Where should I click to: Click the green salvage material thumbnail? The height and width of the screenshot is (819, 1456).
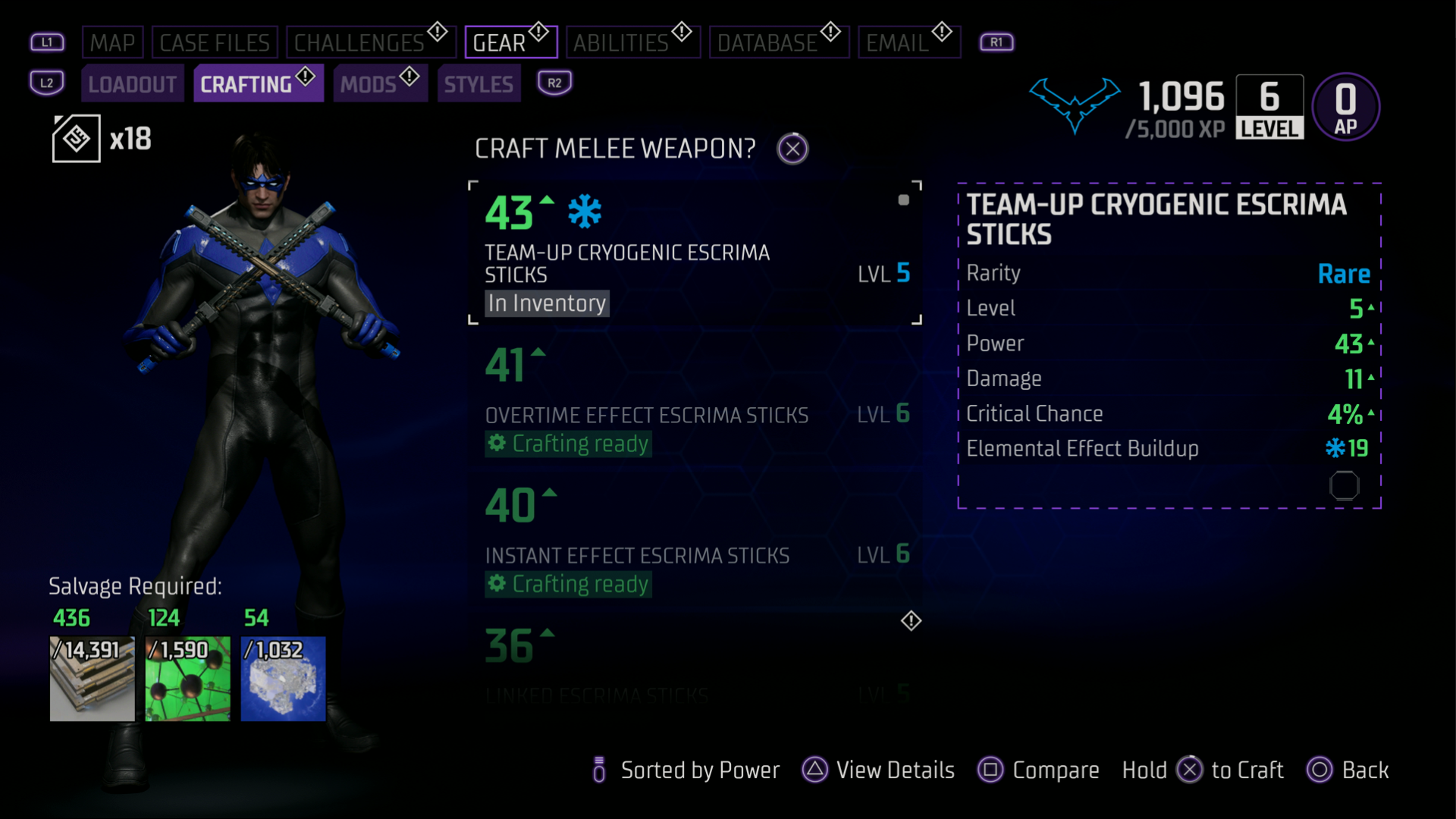187,679
